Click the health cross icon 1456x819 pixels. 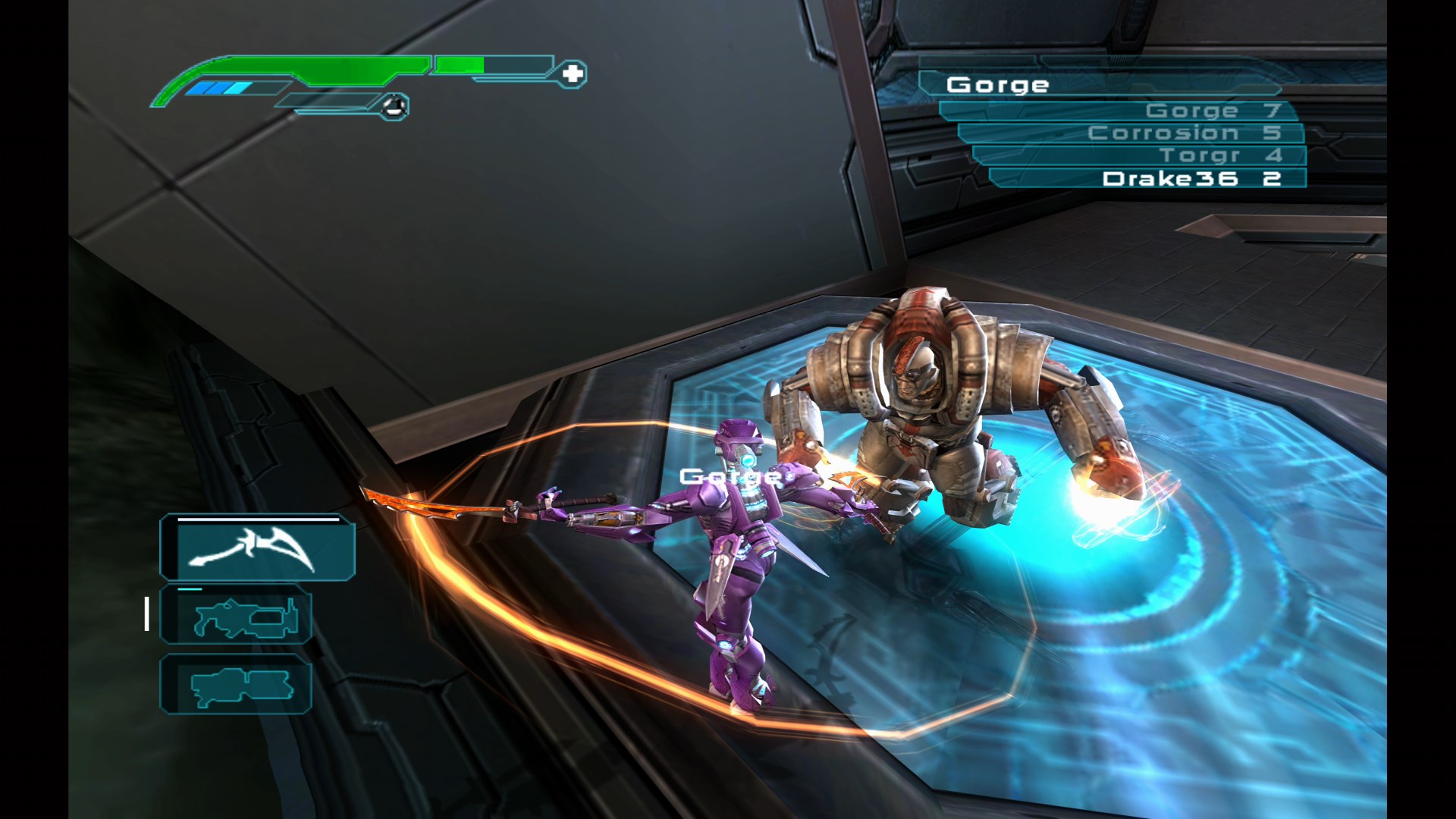[x=574, y=74]
